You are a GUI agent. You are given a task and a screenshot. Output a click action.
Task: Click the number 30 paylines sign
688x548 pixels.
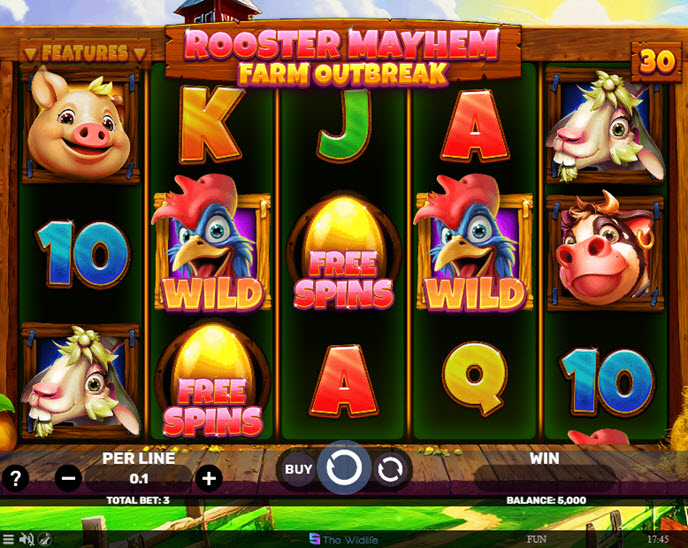[658, 62]
